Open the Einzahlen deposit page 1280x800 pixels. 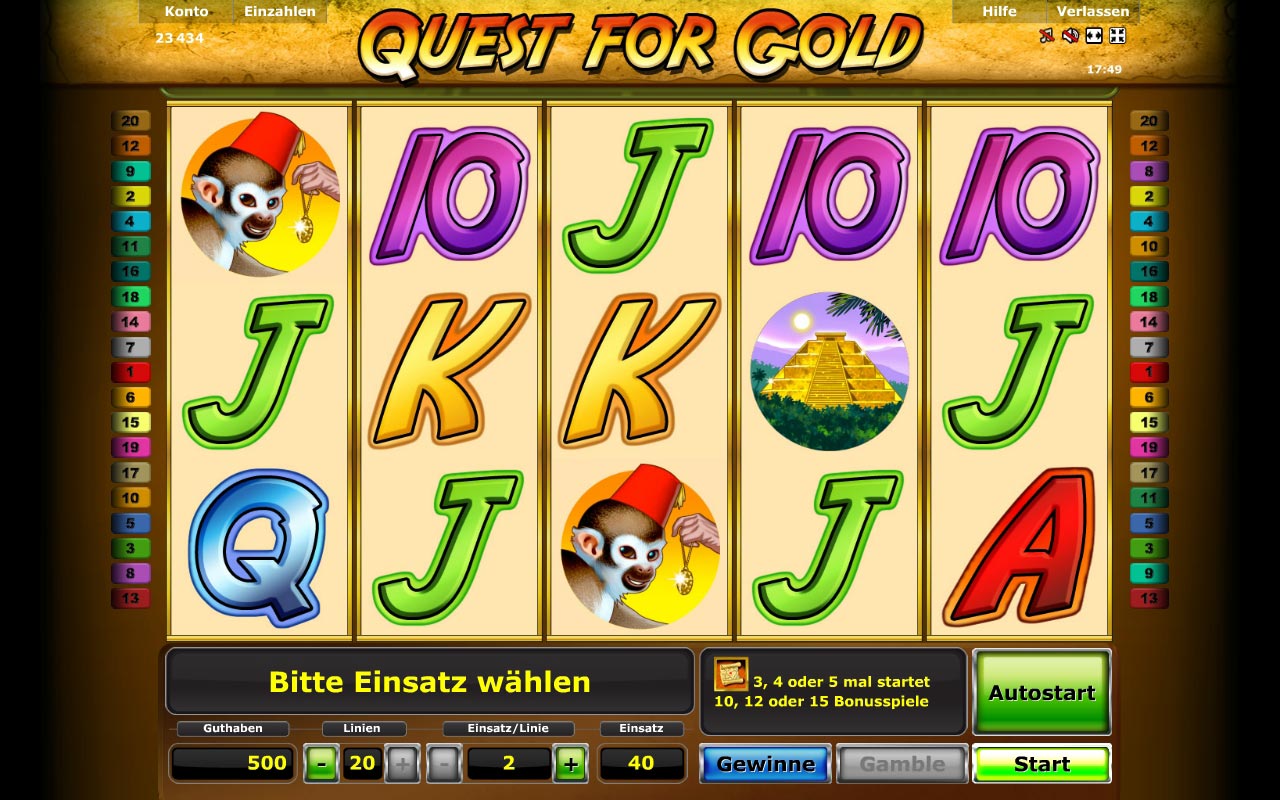click(x=280, y=12)
